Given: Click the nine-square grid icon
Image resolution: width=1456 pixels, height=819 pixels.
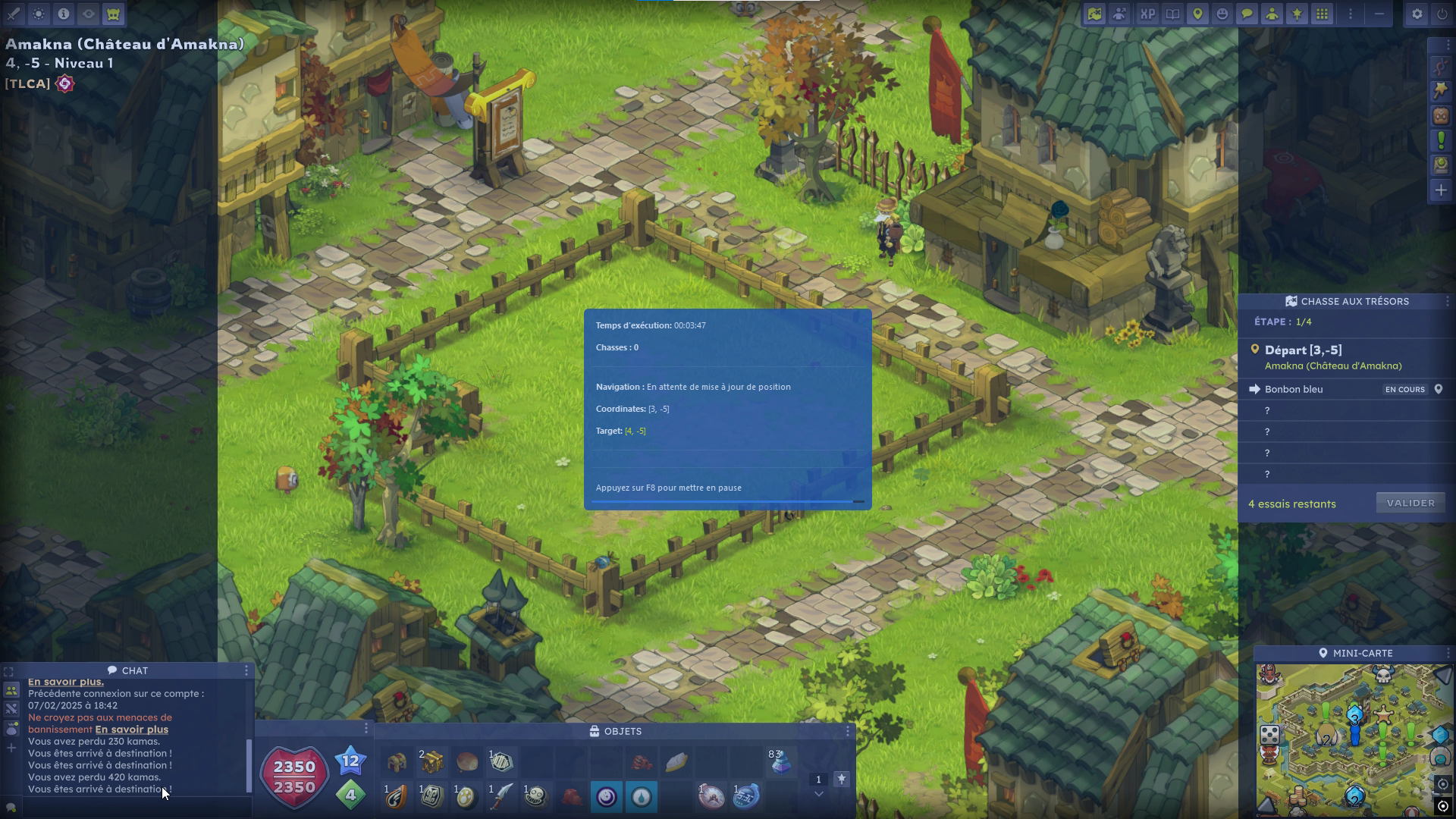Looking at the screenshot, I should coord(1322,14).
